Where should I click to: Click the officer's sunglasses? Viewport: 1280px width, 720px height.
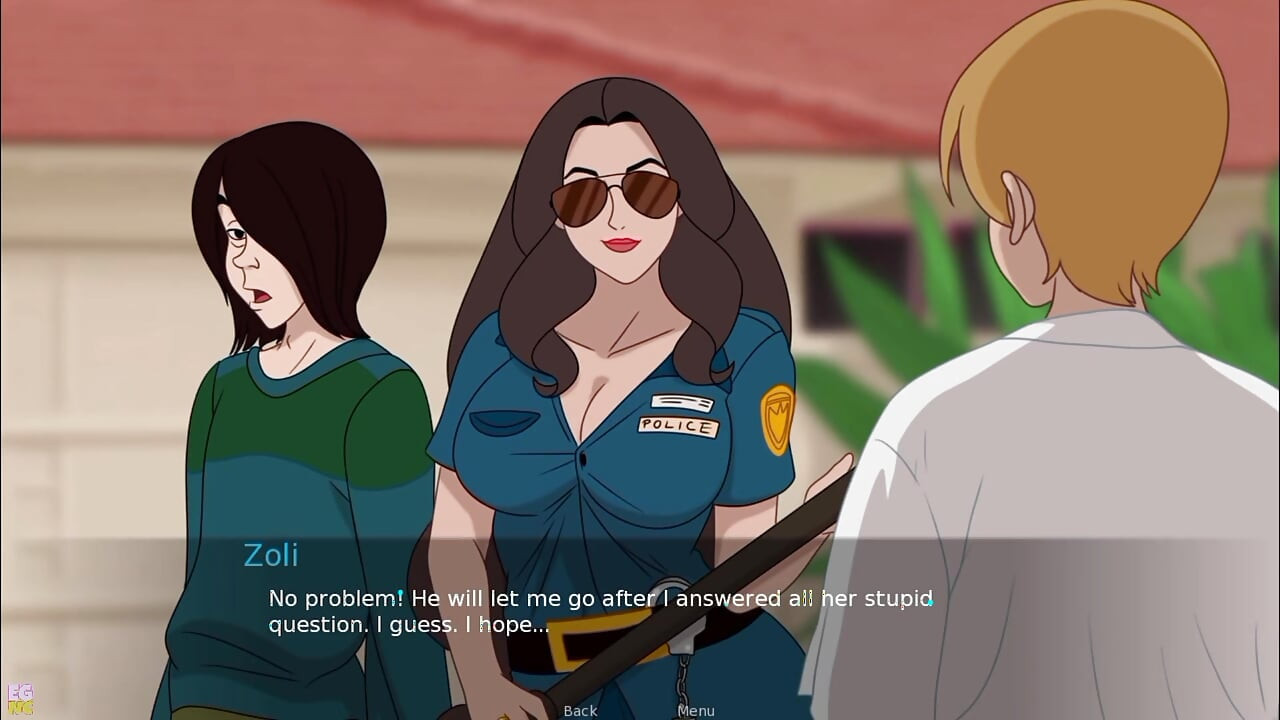point(617,197)
